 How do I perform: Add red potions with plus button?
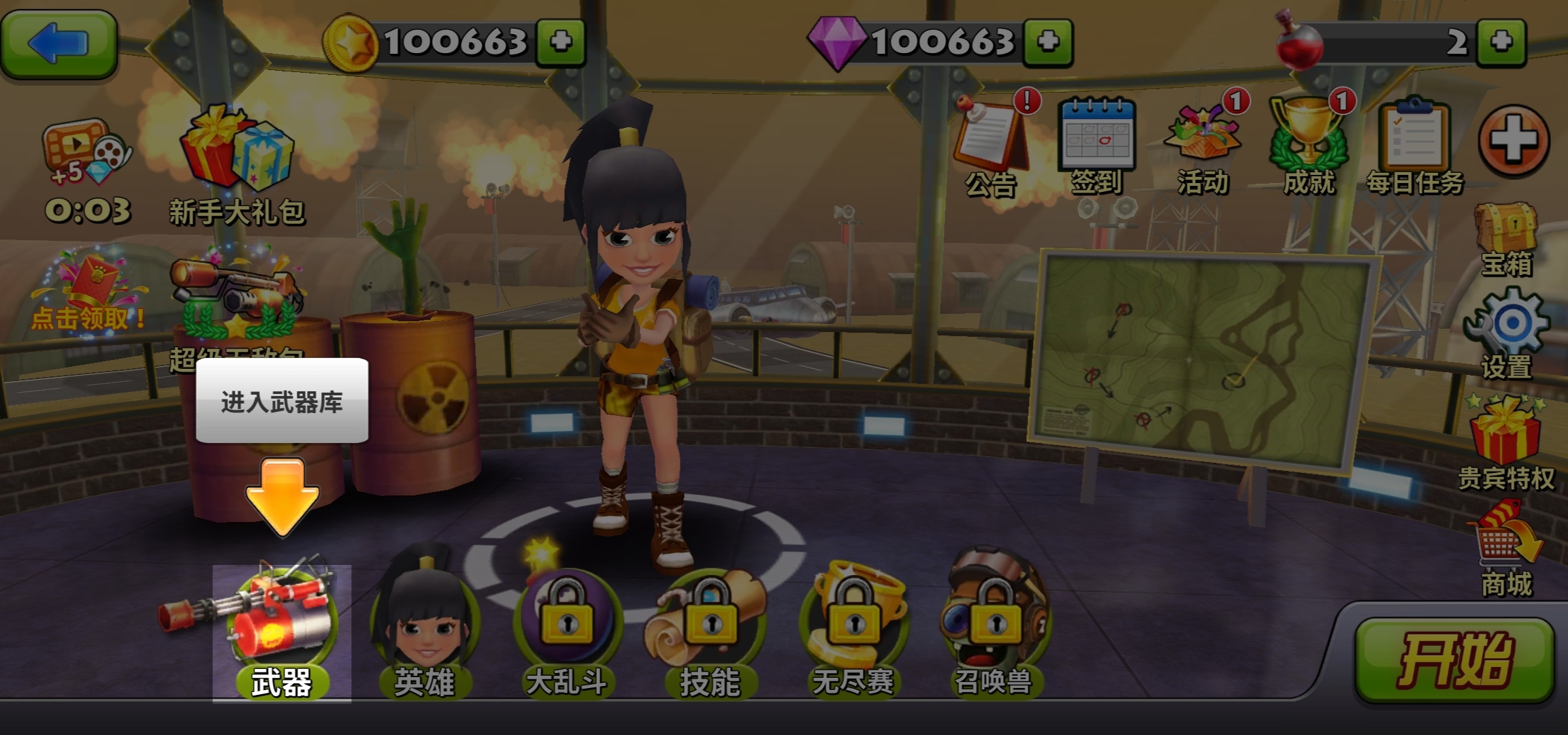[1501, 42]
